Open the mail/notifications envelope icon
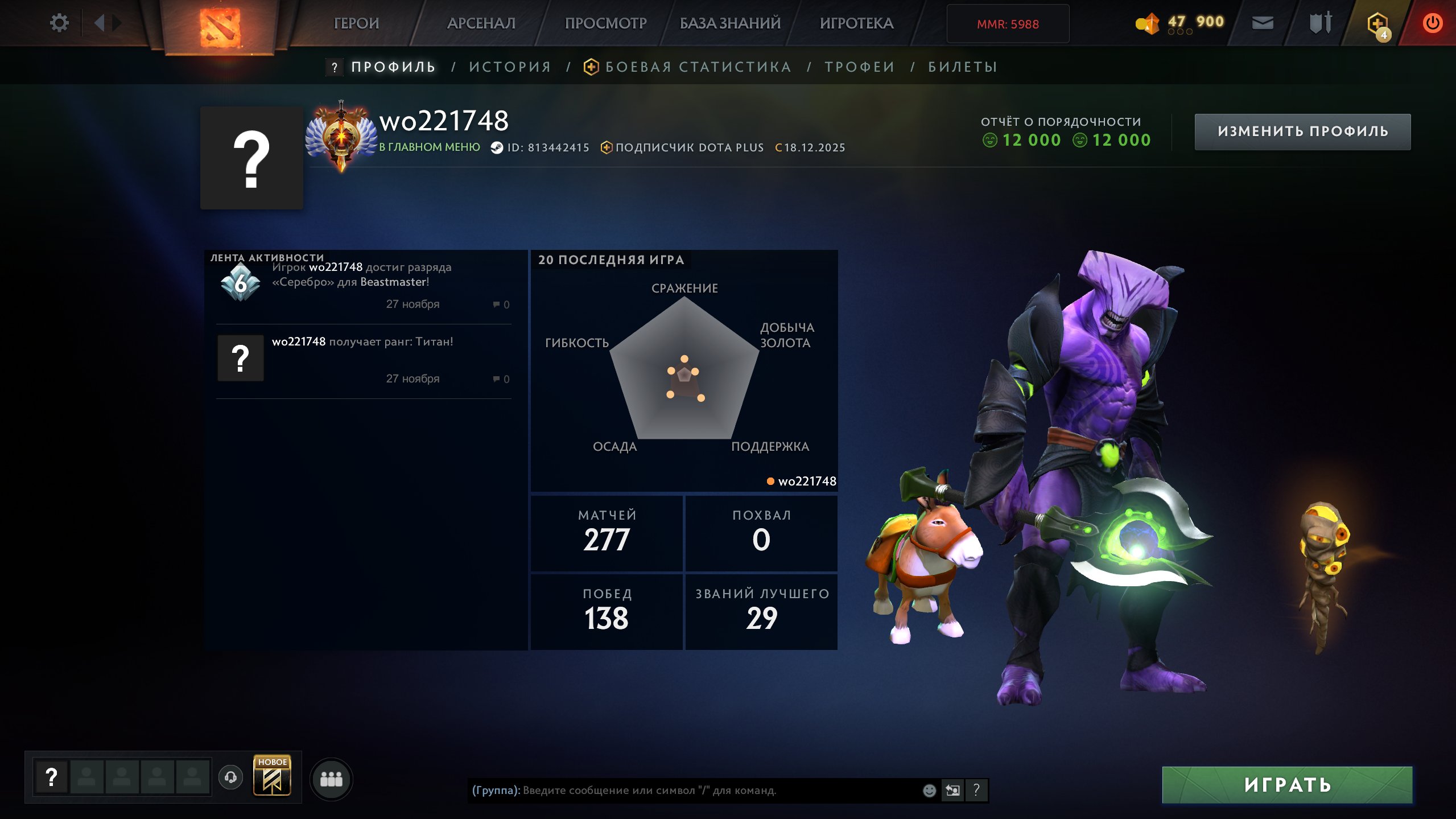This screenshot has width=1456, height=819. pos(1264,23)
